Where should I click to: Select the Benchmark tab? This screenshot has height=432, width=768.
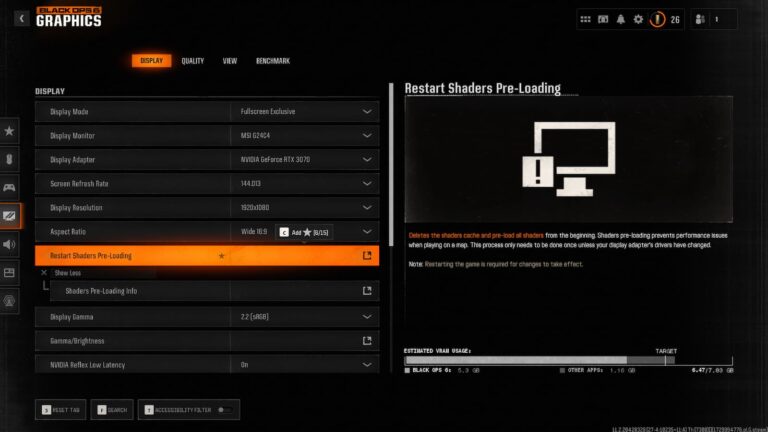click(272, 61)
